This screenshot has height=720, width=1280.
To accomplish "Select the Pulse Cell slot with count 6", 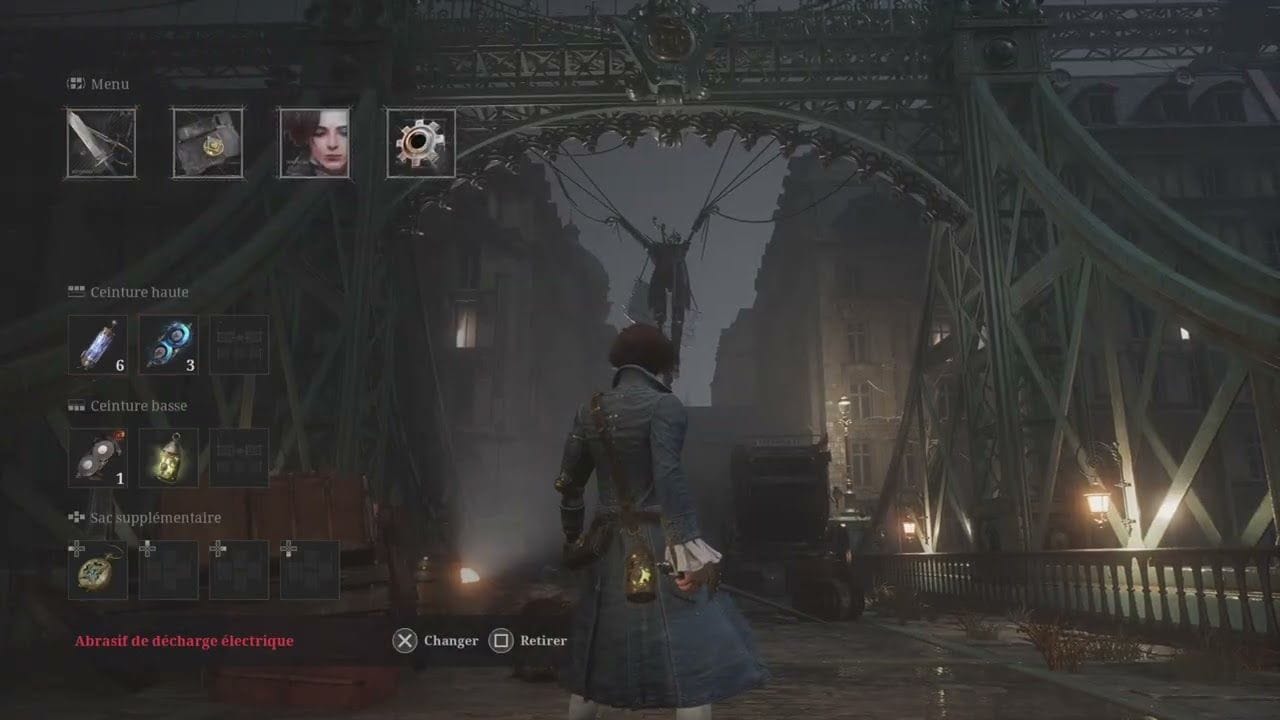I will 98,345.
